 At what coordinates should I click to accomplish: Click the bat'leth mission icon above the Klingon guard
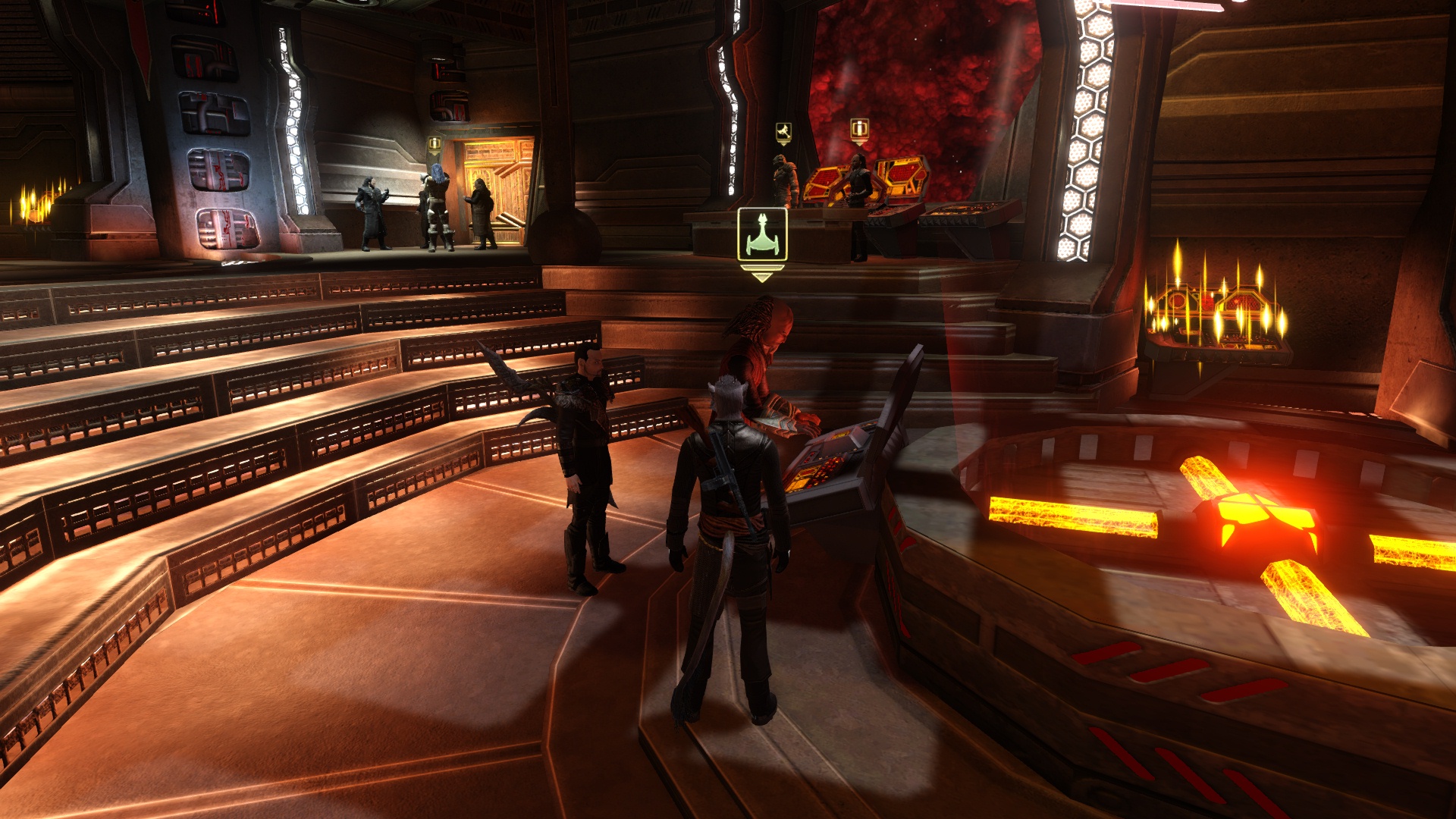(x=783, y=129)
